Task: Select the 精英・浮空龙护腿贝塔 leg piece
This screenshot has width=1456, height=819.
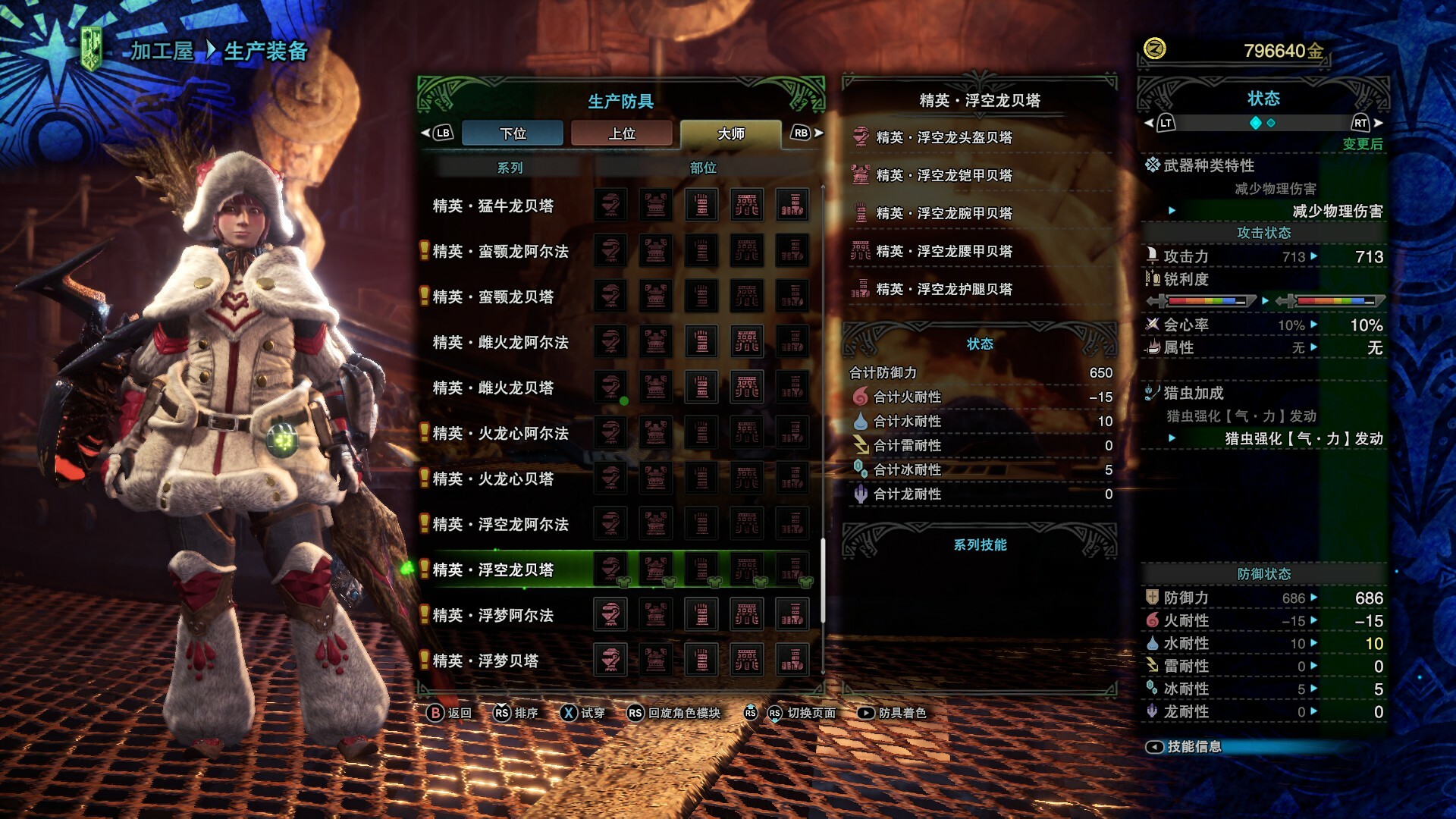Action: pos(944,290)
